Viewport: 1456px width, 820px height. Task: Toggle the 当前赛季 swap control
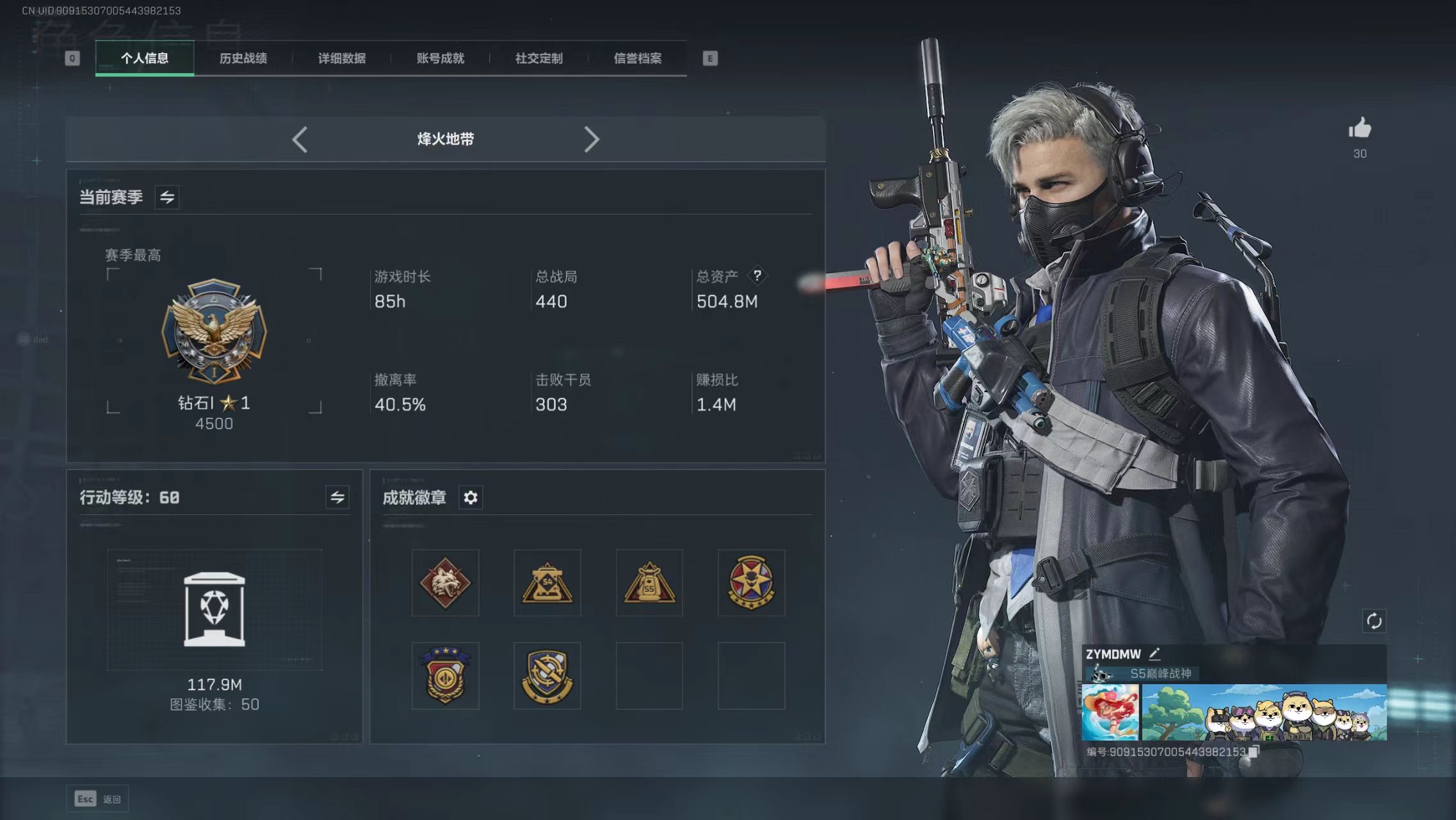[167, 197]
